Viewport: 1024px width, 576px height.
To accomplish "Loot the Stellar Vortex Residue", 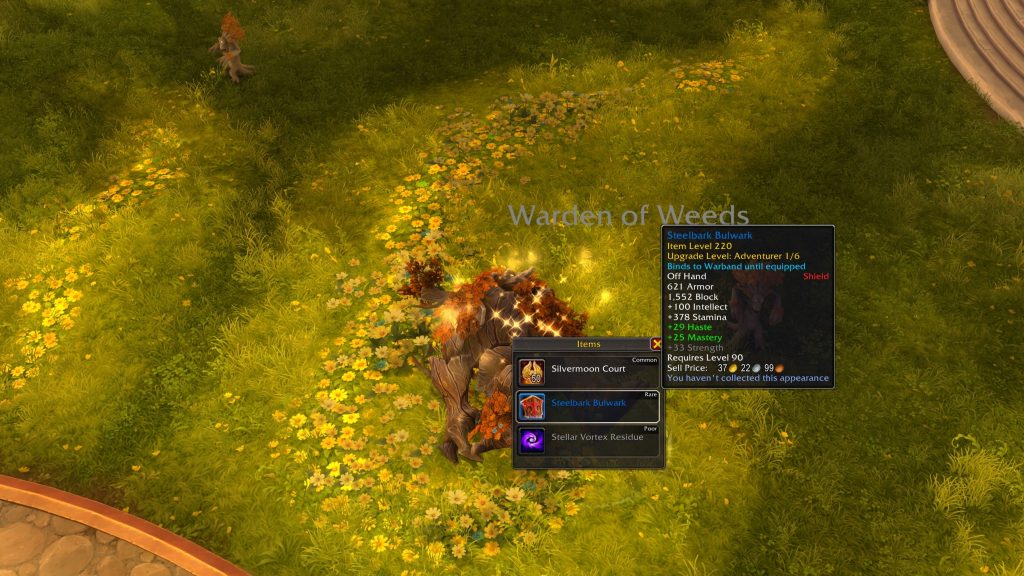I will click(588, 440).
